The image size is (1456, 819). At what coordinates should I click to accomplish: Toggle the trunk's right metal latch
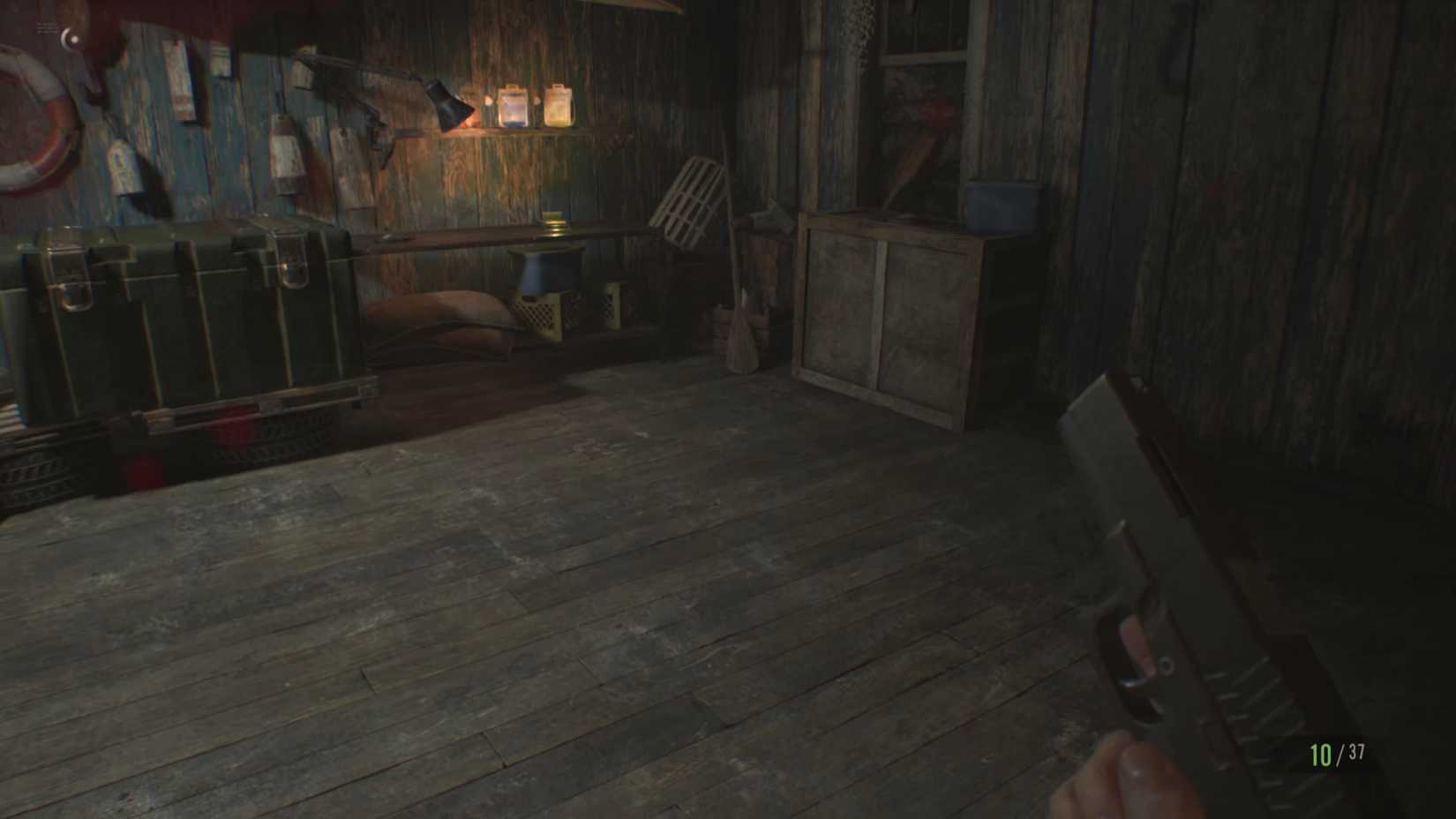(291, 260)
